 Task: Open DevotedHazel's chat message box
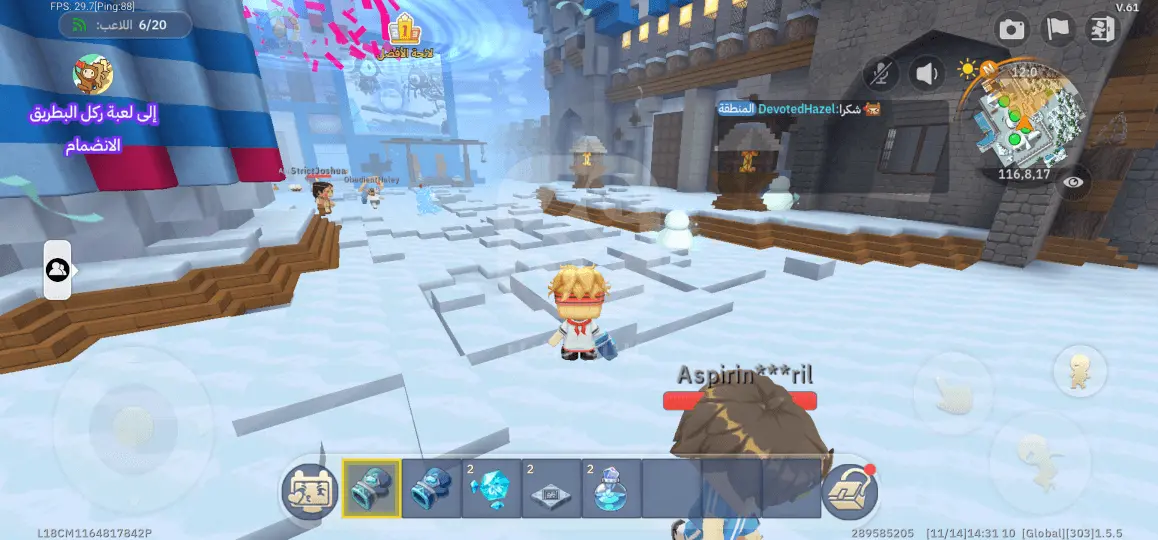coord(800,108)
